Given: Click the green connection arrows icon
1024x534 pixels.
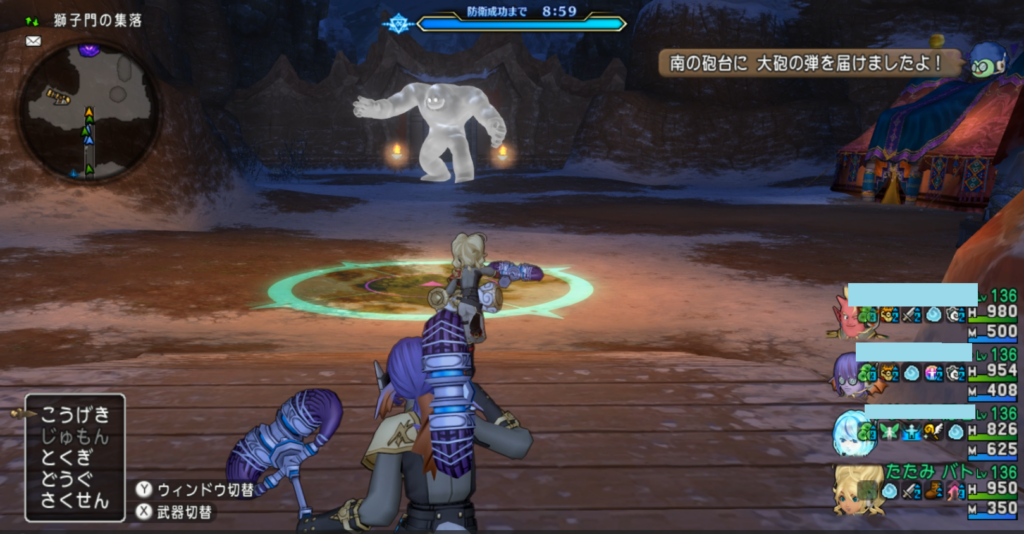Looking at the screenshot, I should tap(32, 19).
